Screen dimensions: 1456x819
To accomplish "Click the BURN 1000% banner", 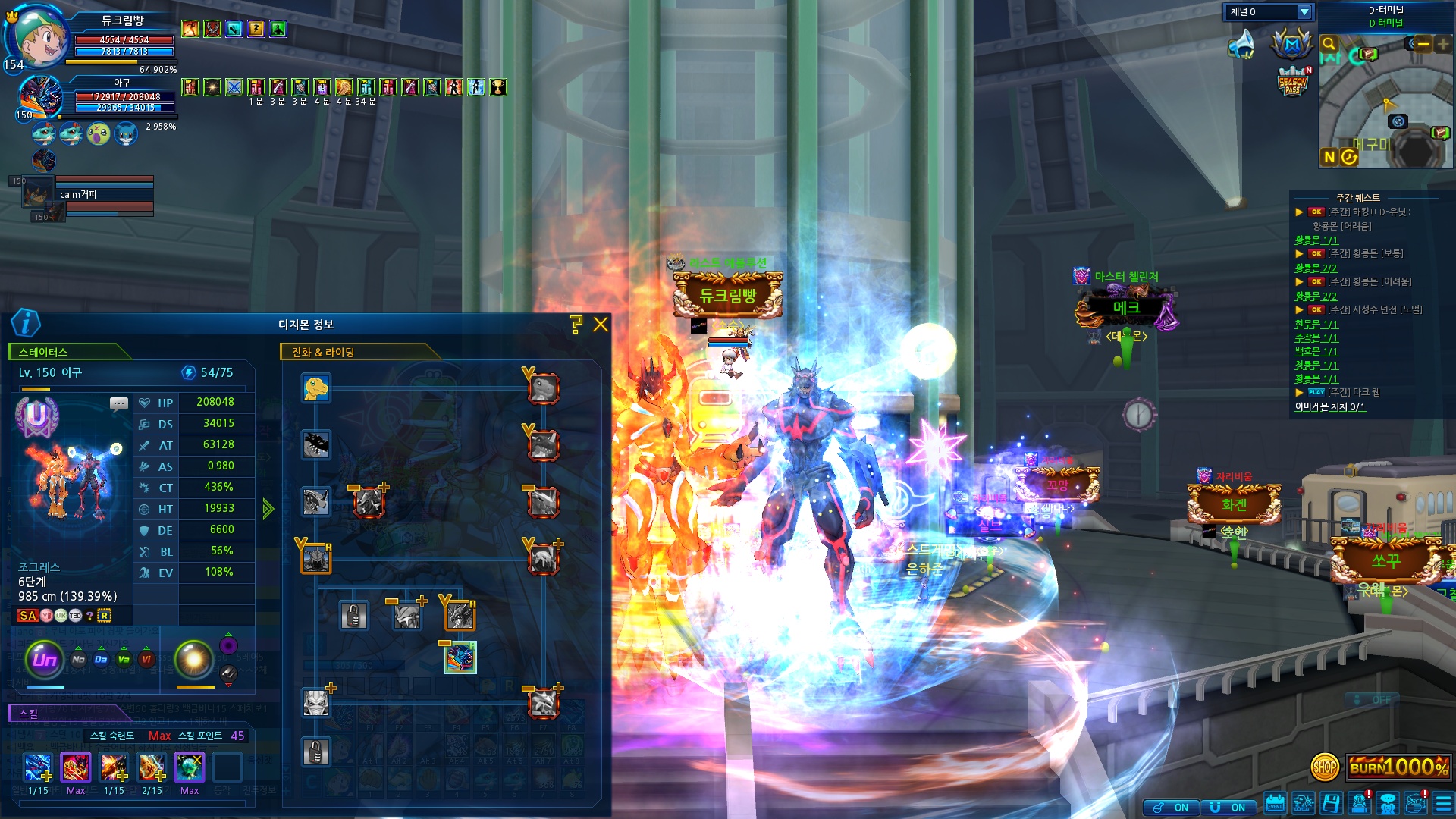I will [1398, 767].
